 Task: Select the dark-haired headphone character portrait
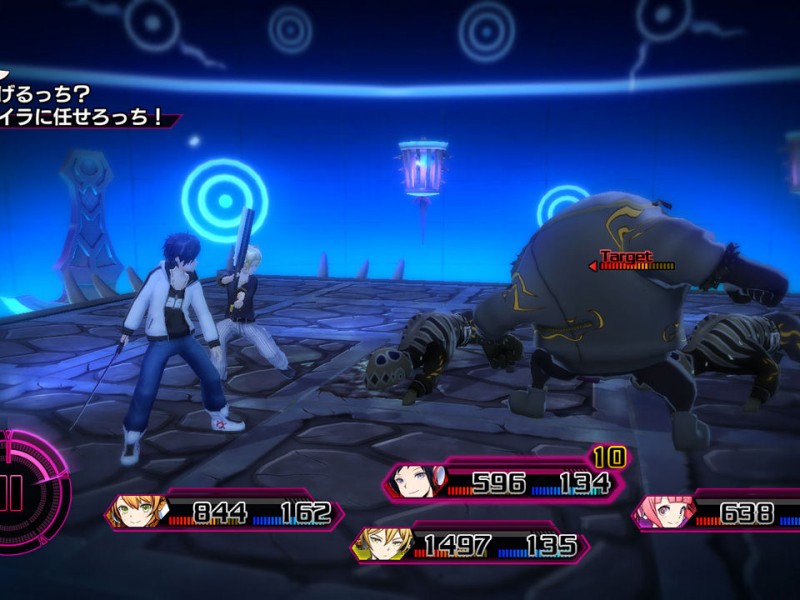coord(411,481)
